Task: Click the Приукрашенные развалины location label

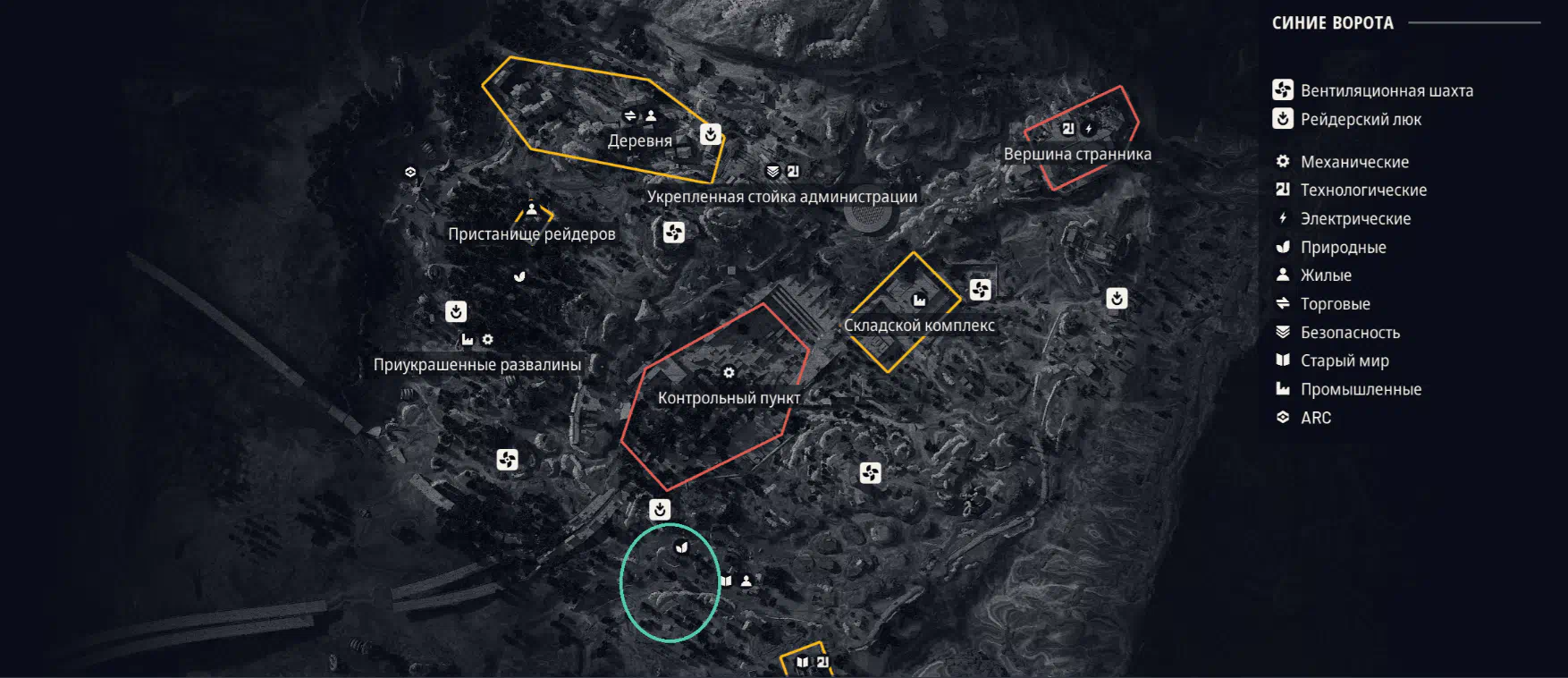Action: coord(476,365)
